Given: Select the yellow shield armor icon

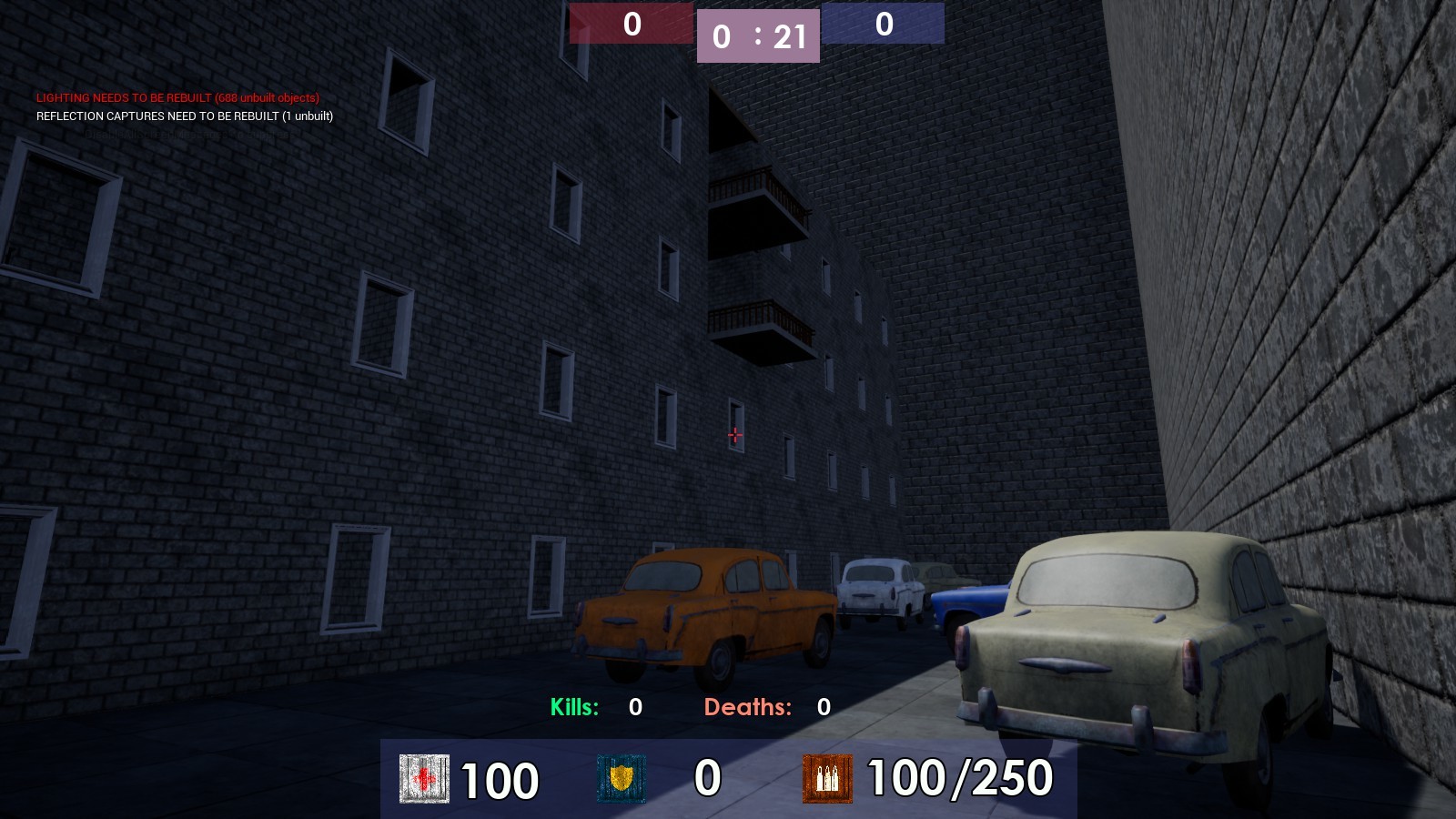Looking at the screenshot, I should click(620, 780).
